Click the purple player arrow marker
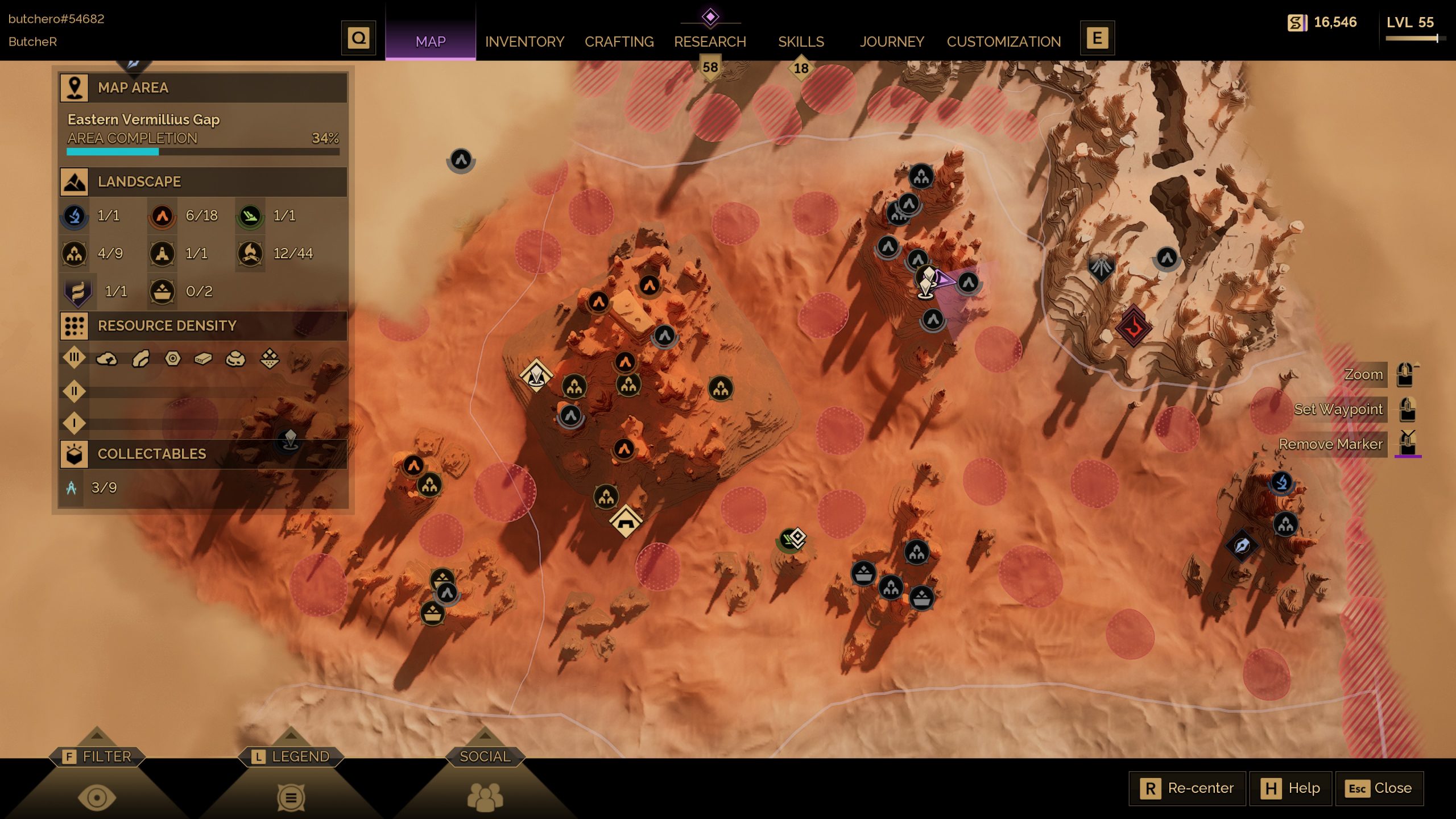Screen dimensions: 1456x819 click(x=944, y=280)
